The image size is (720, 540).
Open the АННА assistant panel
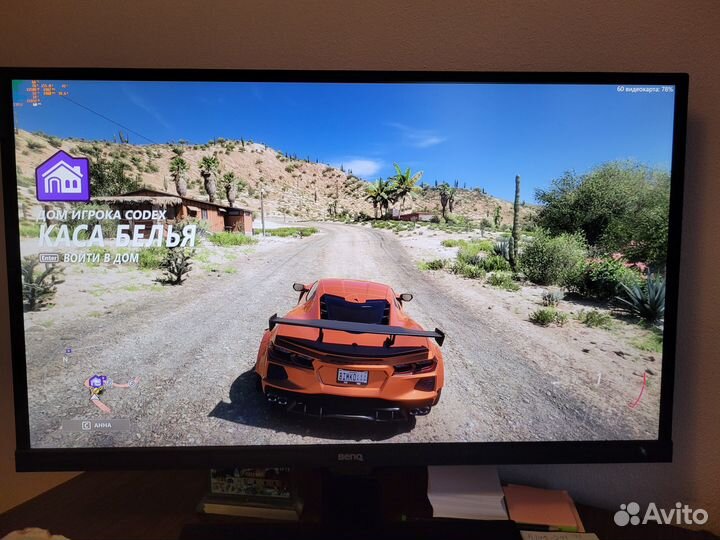tap(96, 424)
